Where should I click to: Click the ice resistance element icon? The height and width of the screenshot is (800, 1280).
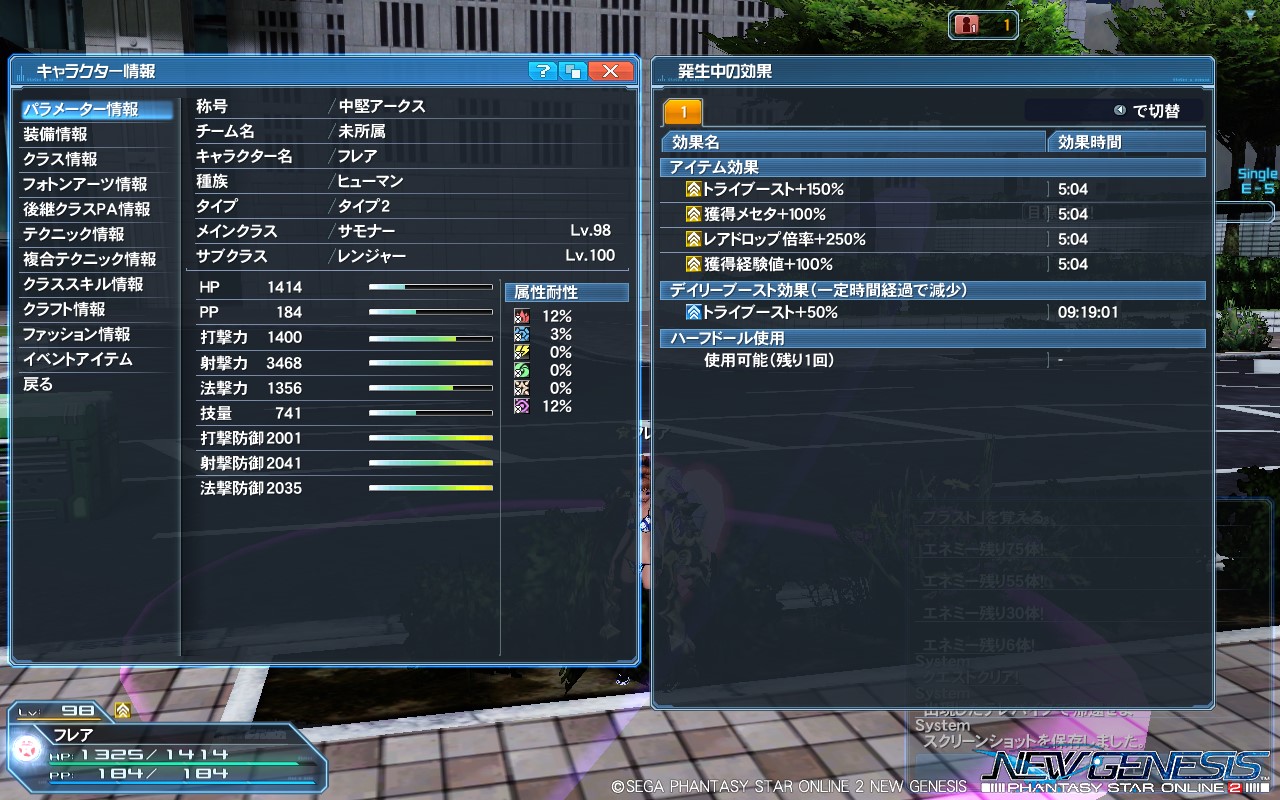522,335
